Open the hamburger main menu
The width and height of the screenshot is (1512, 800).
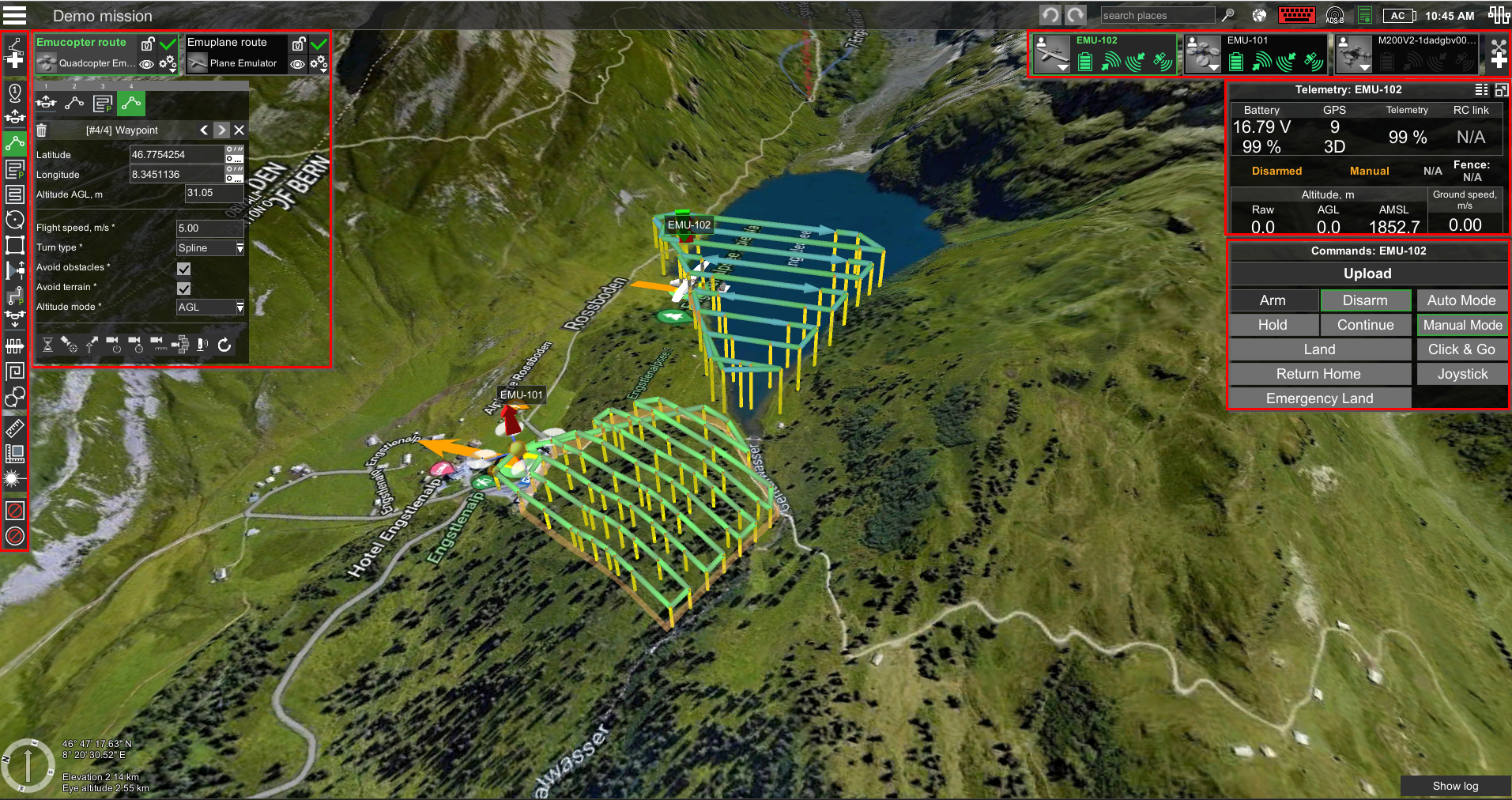pos(15,15)
